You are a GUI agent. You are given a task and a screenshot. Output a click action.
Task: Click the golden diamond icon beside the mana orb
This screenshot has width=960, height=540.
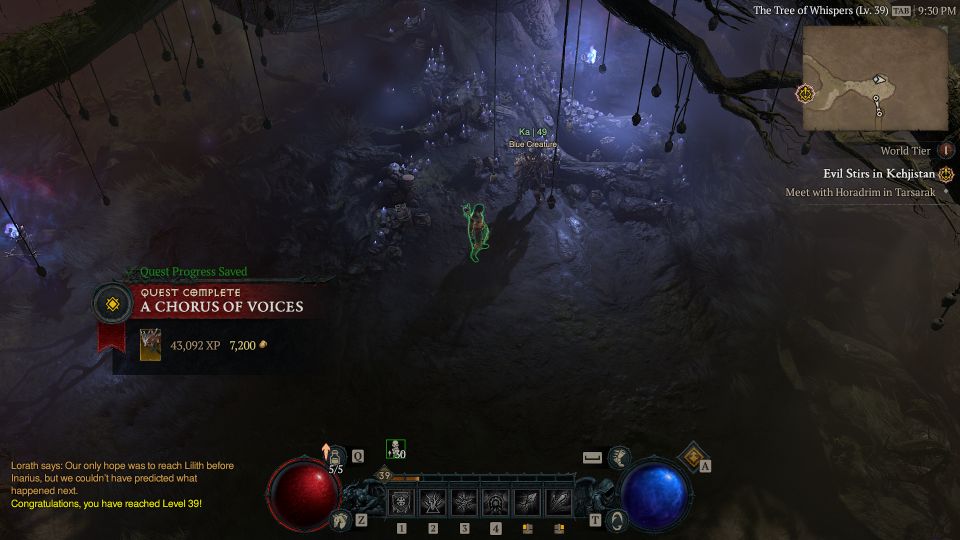(x=691, y=456)
